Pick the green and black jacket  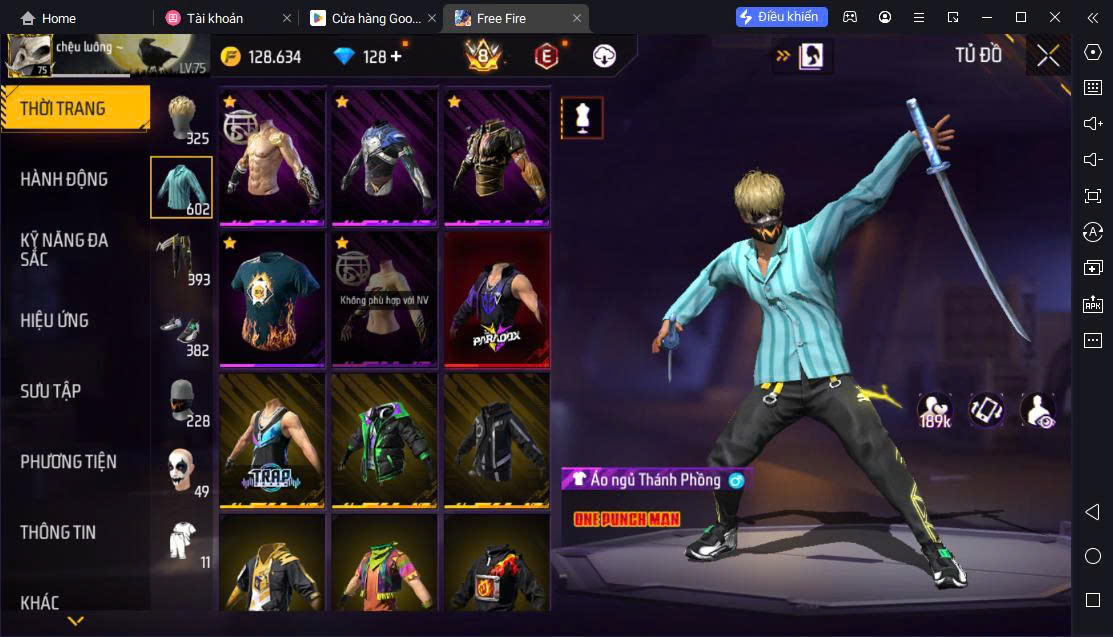point(384,439)
